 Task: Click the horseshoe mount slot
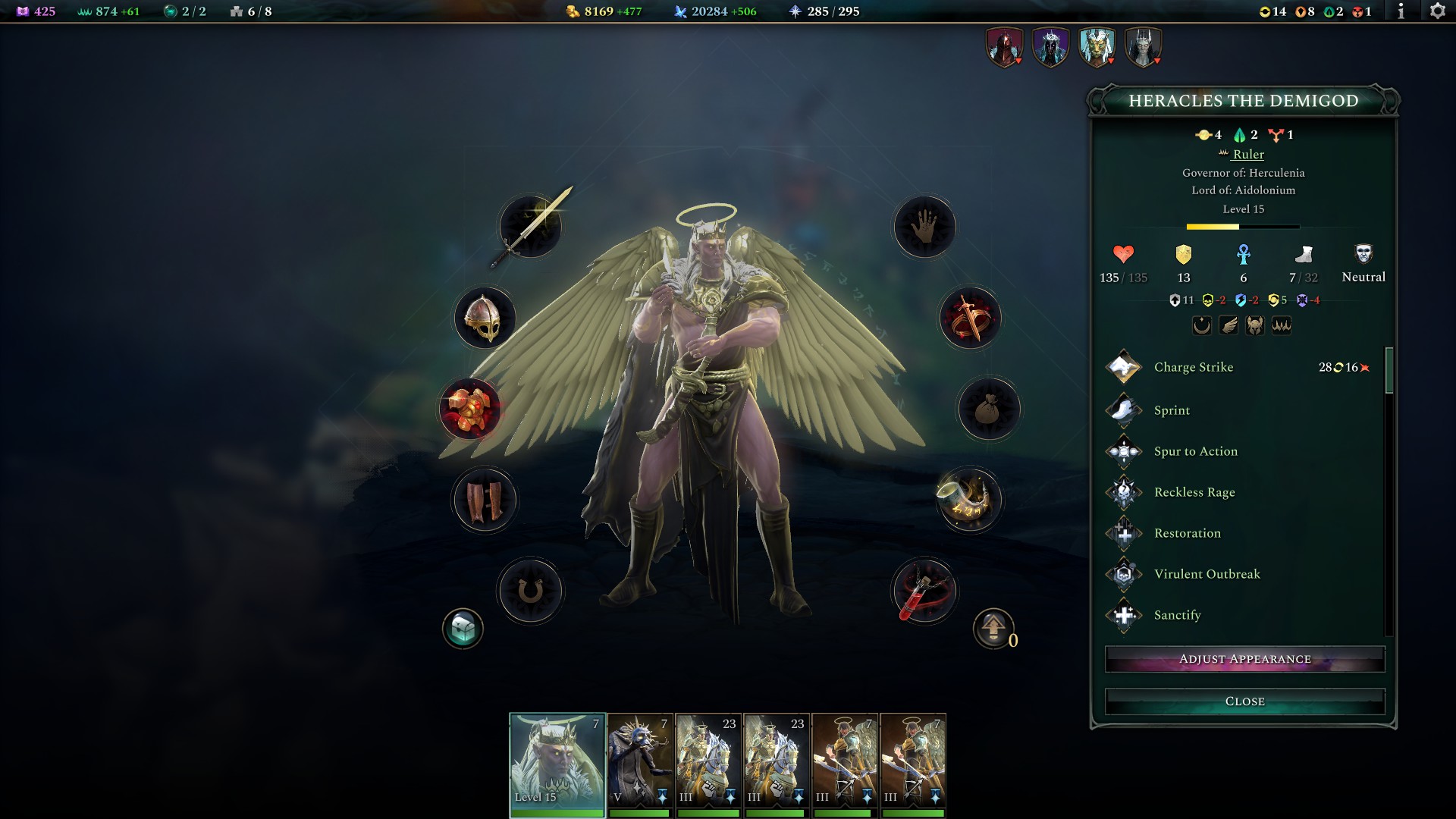pos(531,591)
